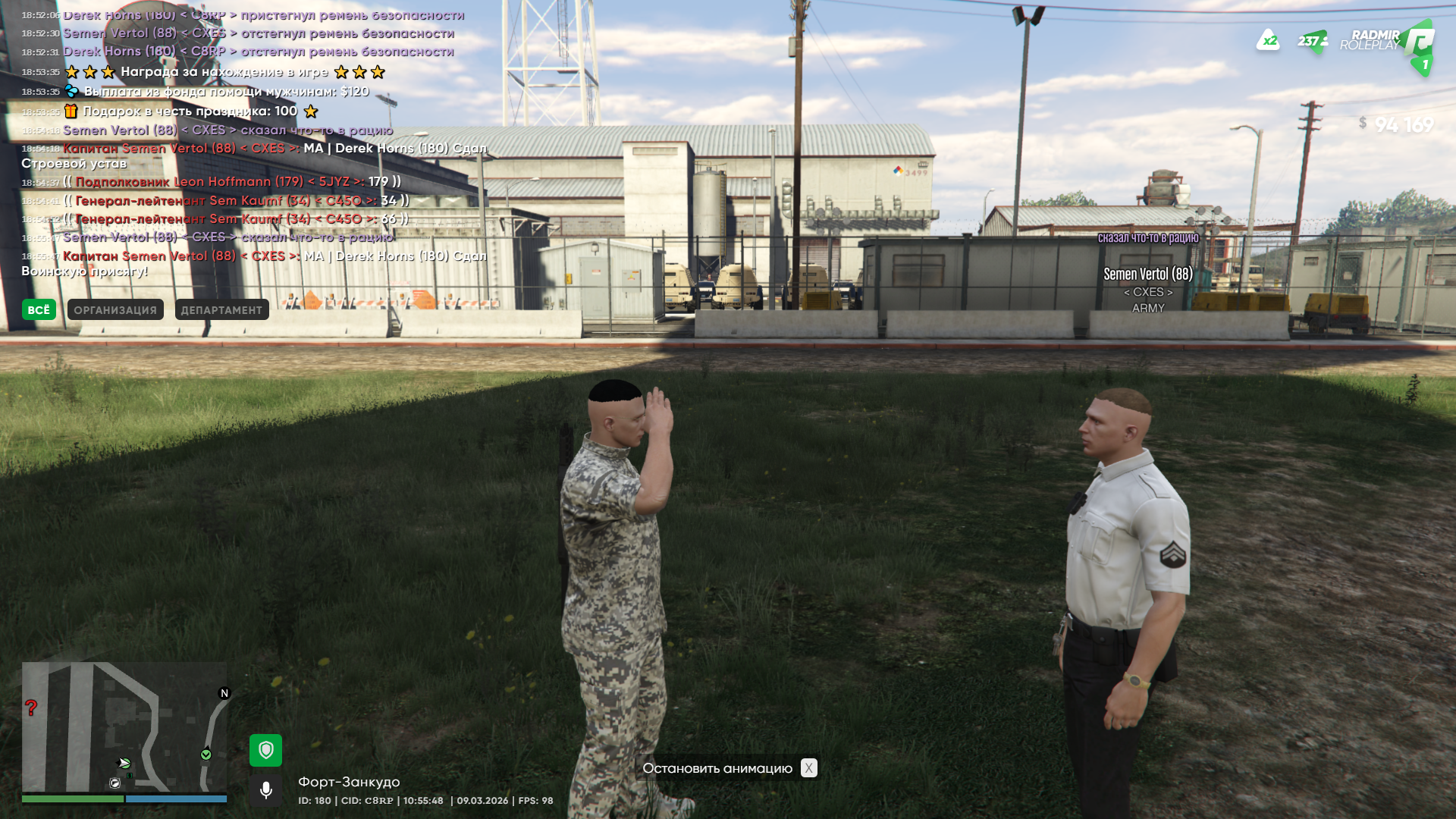1456x819 pixels.
Task: Open the x2 bonus icon
Action: coord(1268,40)
